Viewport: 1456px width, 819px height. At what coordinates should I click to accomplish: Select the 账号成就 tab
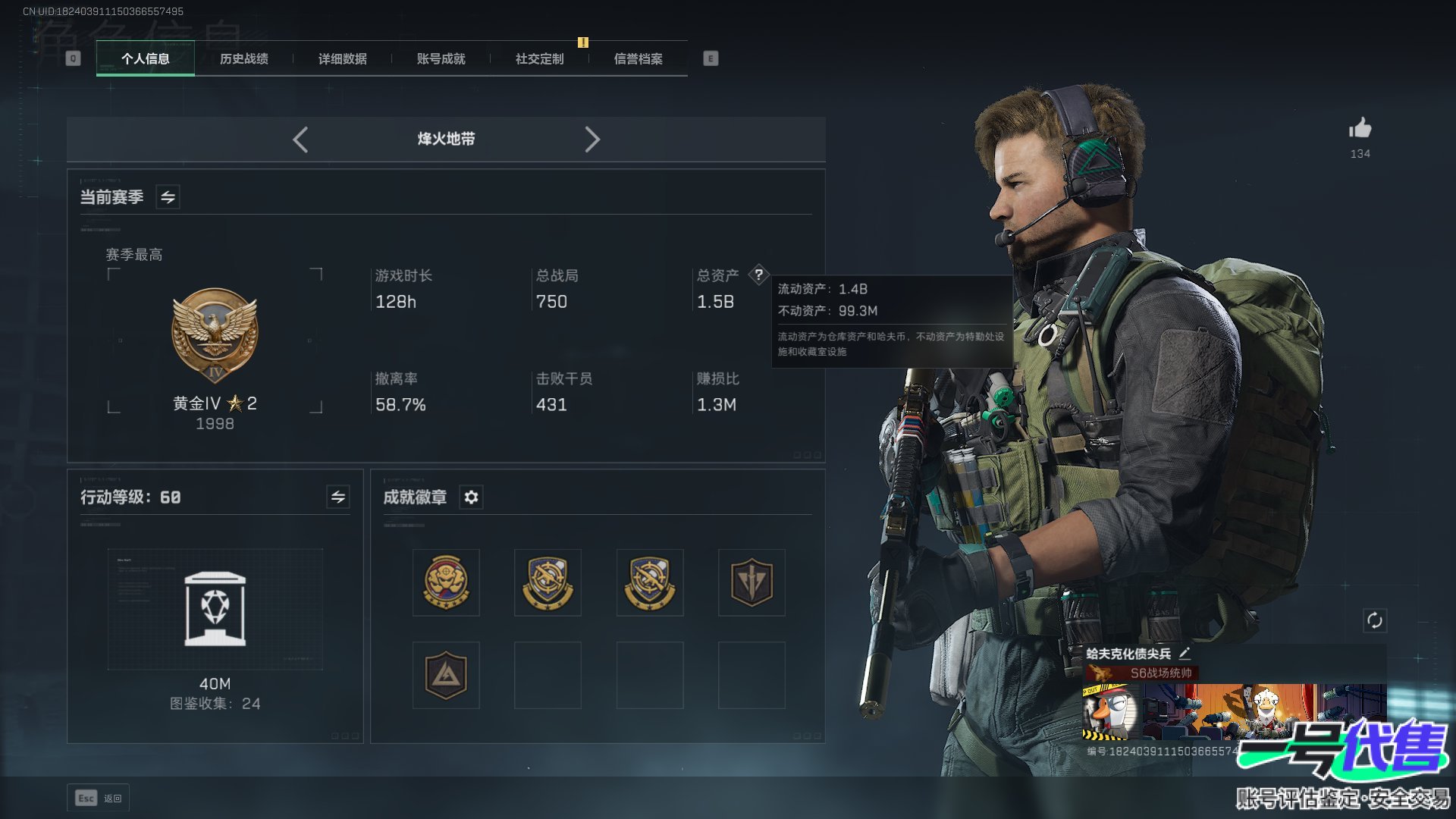[441, 58]
